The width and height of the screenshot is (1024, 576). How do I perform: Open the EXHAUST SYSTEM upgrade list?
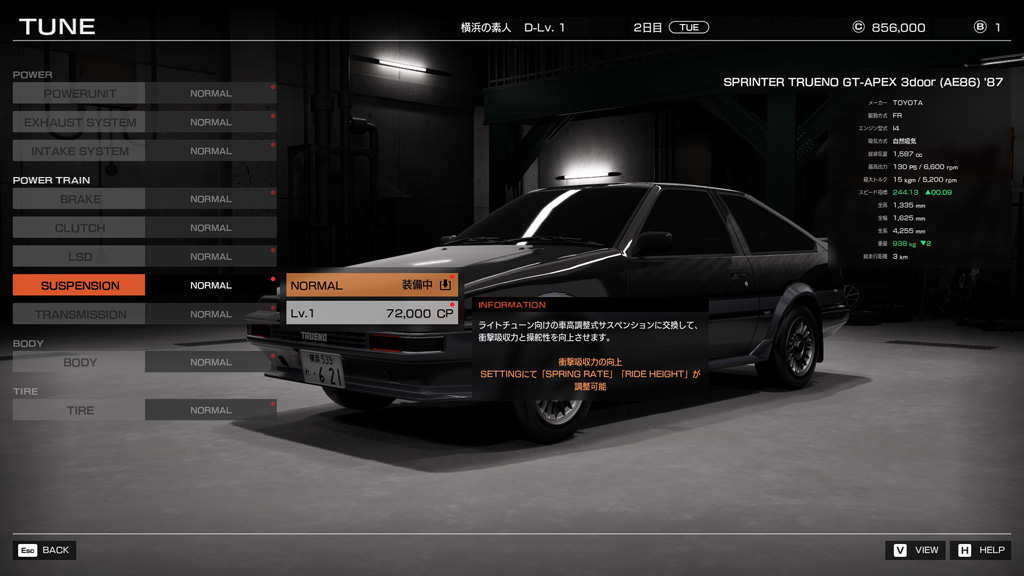point(79,122)
